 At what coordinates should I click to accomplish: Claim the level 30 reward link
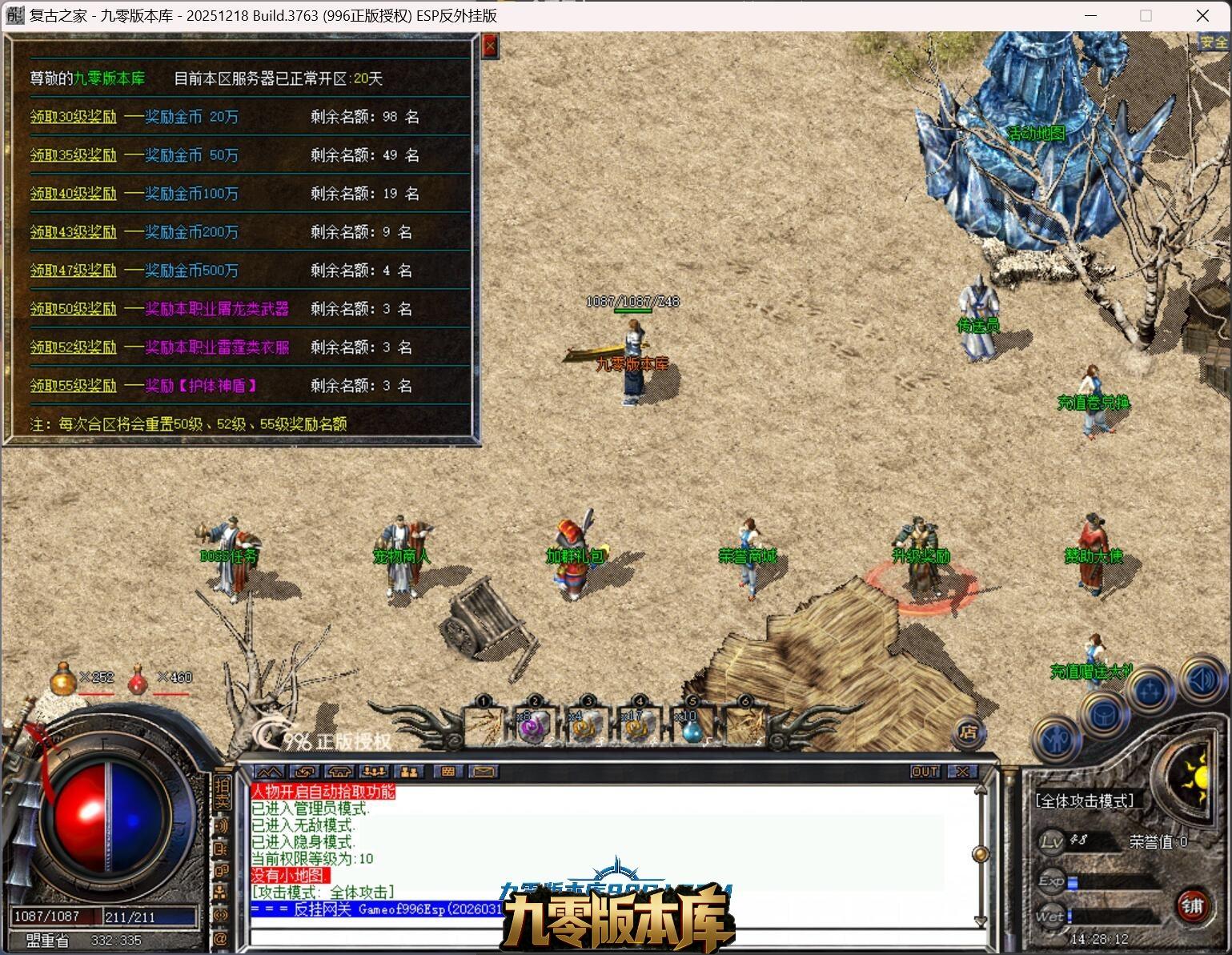point(74,117)
